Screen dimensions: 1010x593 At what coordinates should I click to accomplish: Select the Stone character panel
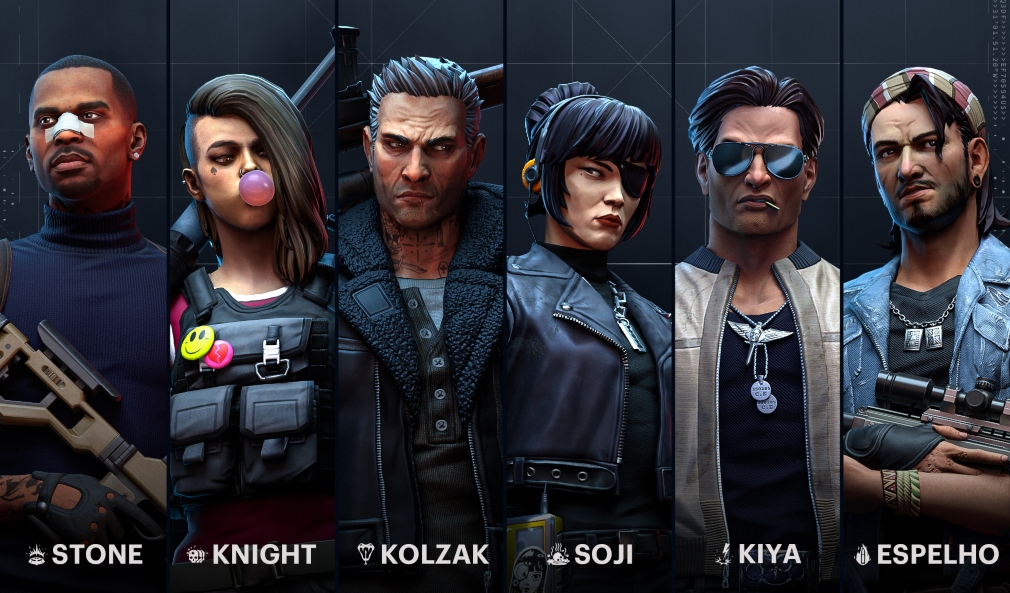pyautogui.click(x=84, y=300)
